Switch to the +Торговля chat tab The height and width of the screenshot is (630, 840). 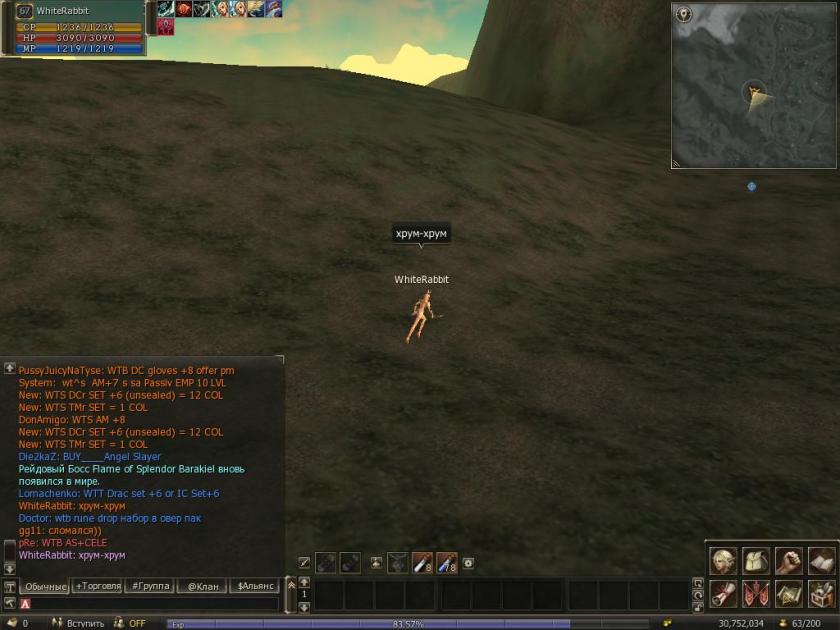[x=98, y=587]
